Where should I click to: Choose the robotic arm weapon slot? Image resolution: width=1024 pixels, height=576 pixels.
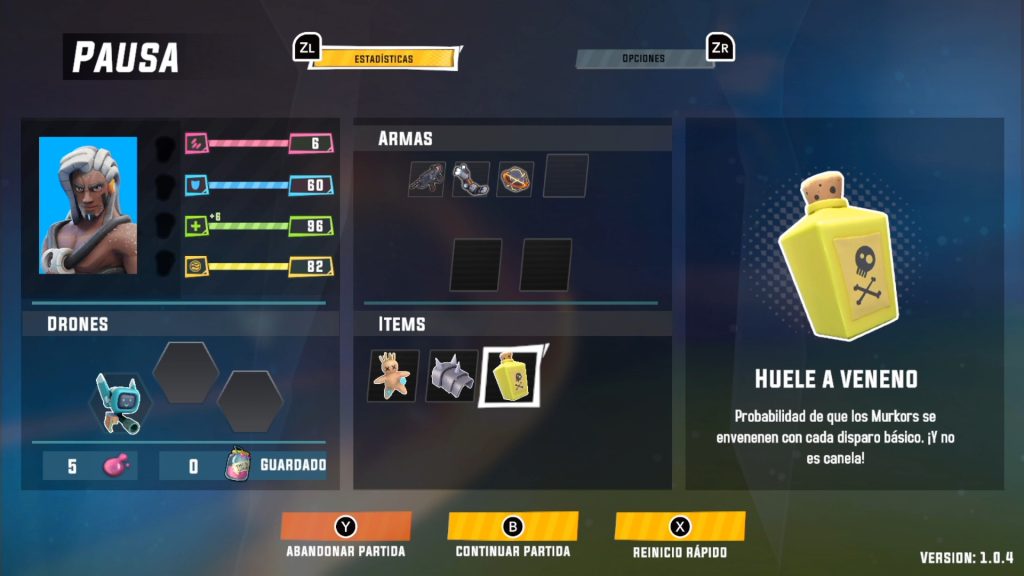pyautogui.click(x=471, y=179)
